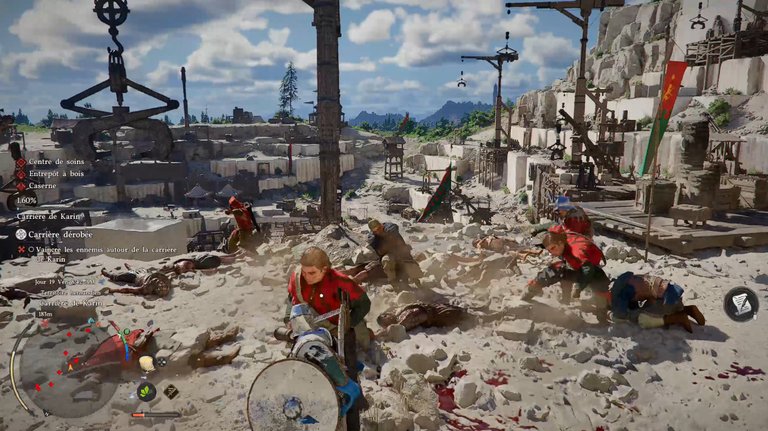The image size is (768, 431).
Task: Open the scroll and quill journal icon
Action: click(740, 304)
